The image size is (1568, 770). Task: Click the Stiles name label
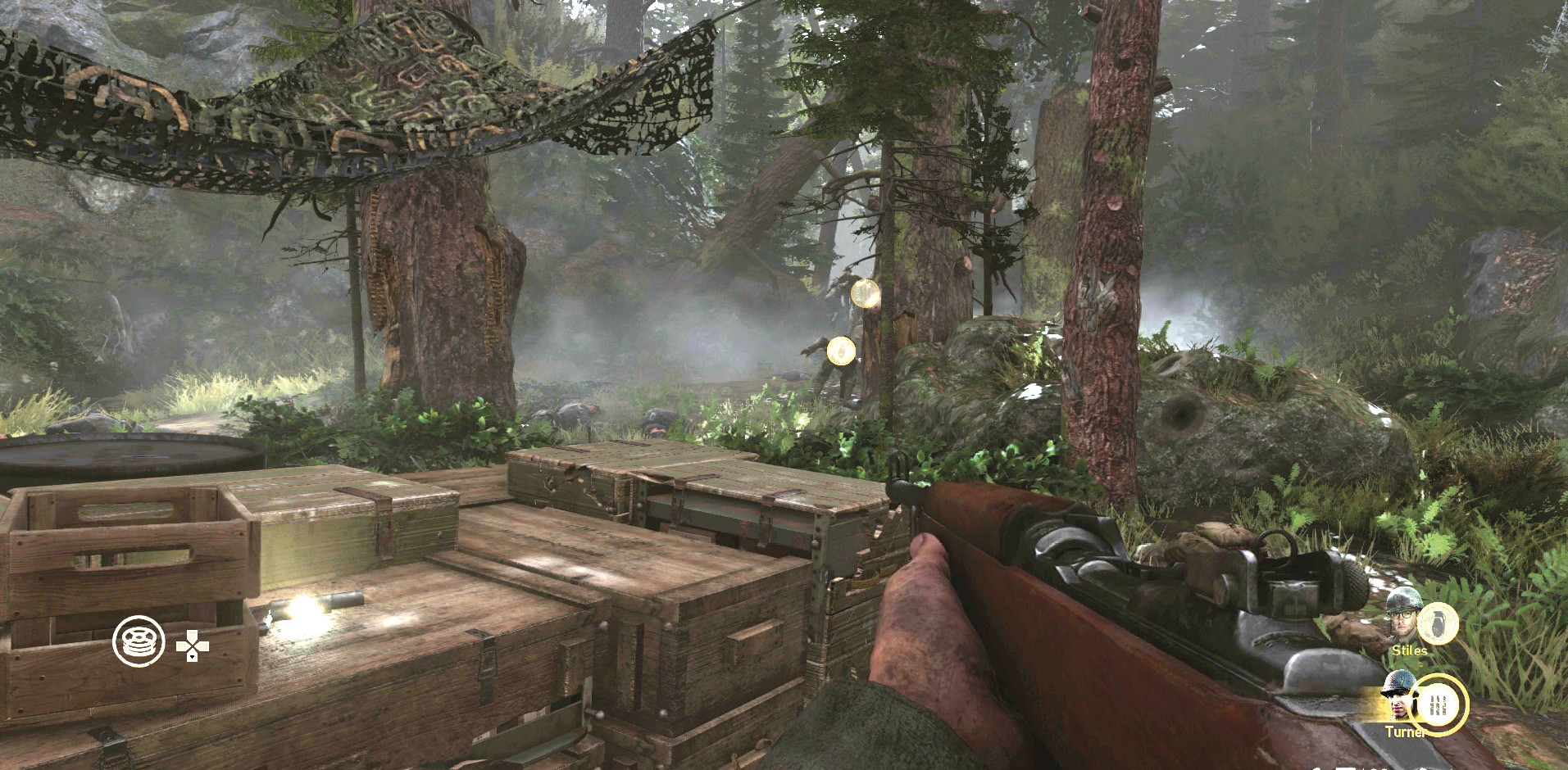click(1409, 650)
